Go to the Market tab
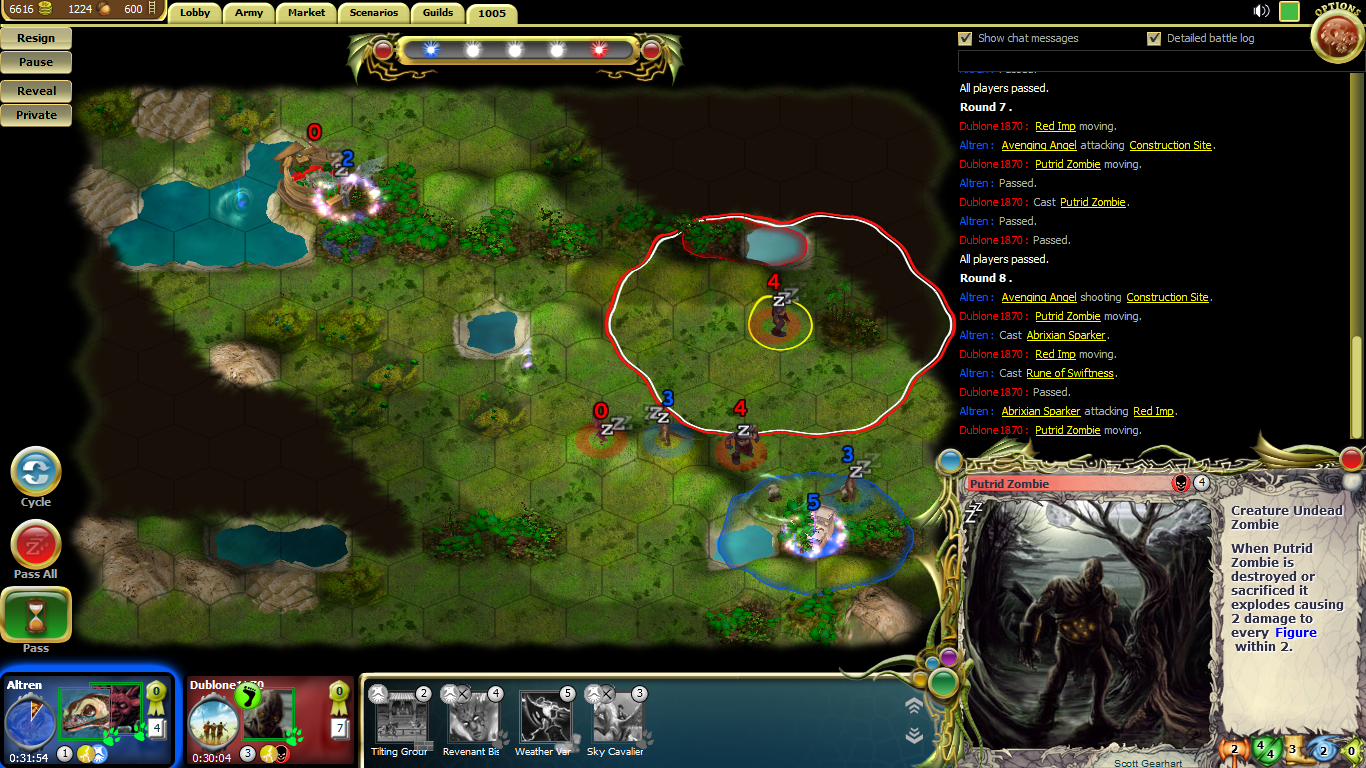This screenshot has height=768, width=1366. pyautogui.click(x=306, y=13)
